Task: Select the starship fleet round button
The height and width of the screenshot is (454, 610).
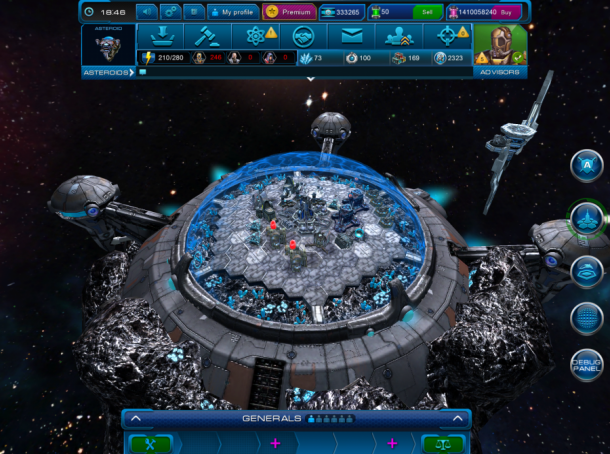Action: (x=586, y=217)
